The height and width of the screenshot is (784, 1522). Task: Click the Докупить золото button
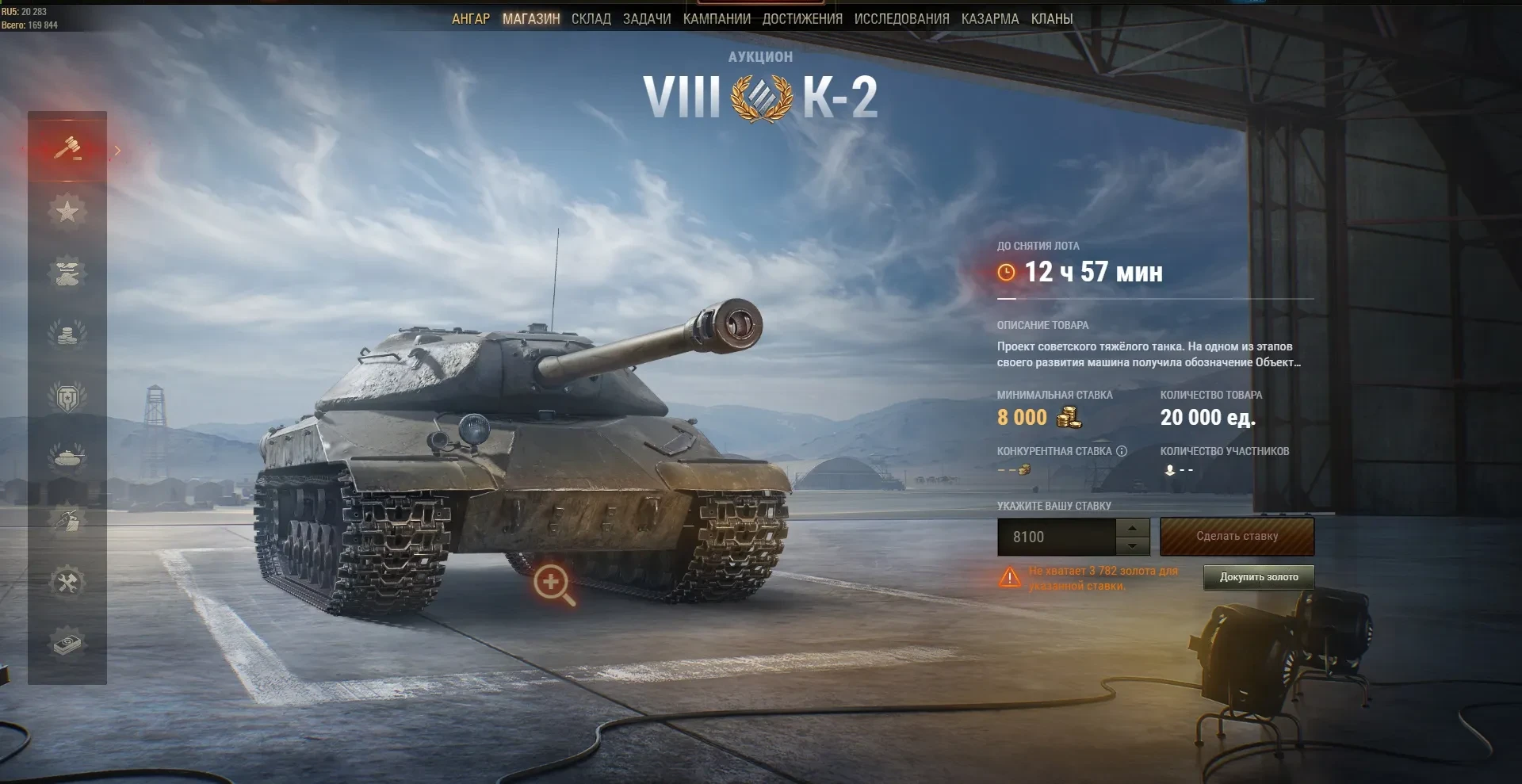point(1259,577)
